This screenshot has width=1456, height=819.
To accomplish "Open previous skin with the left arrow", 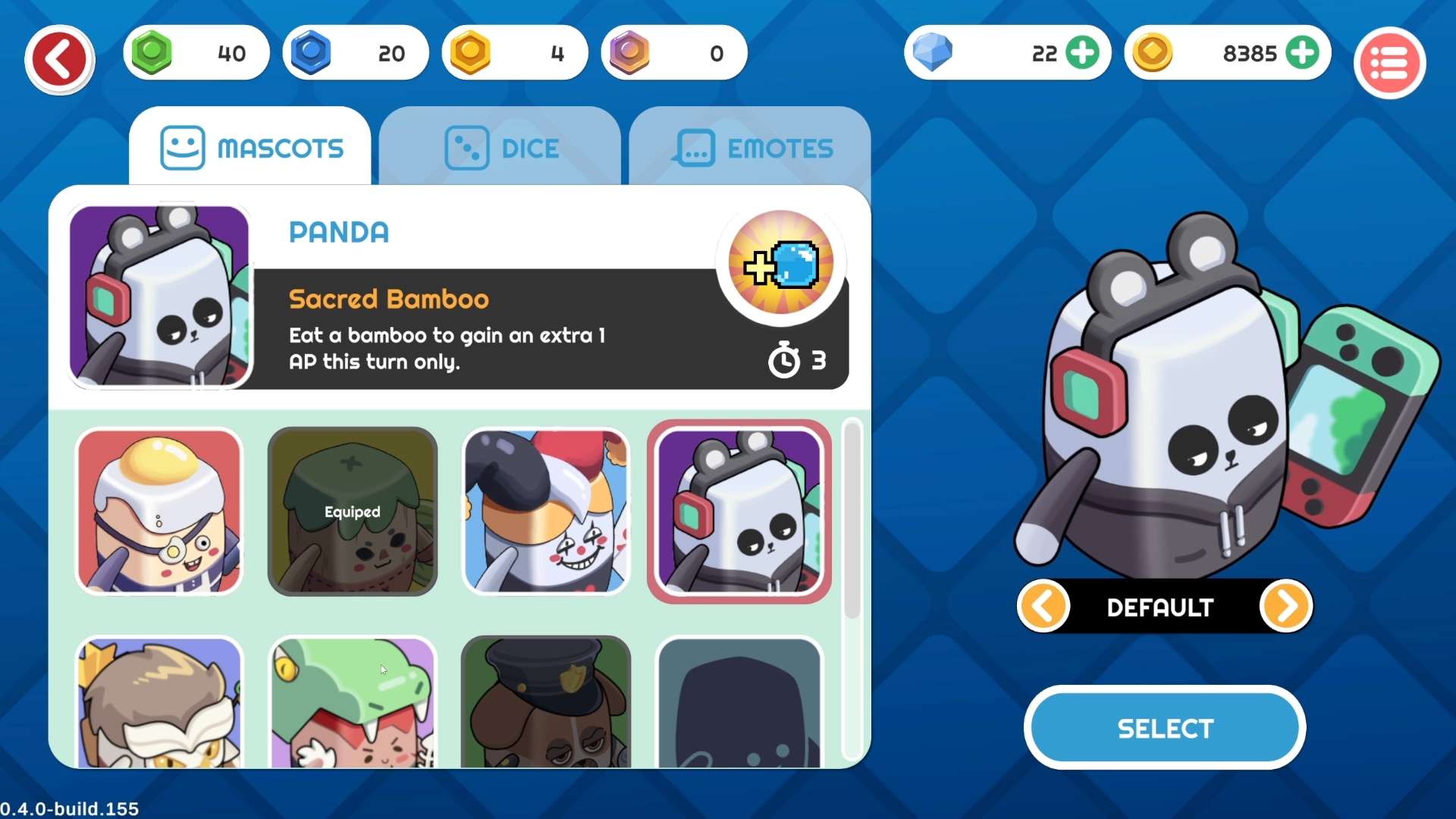I will [1044, 606].
